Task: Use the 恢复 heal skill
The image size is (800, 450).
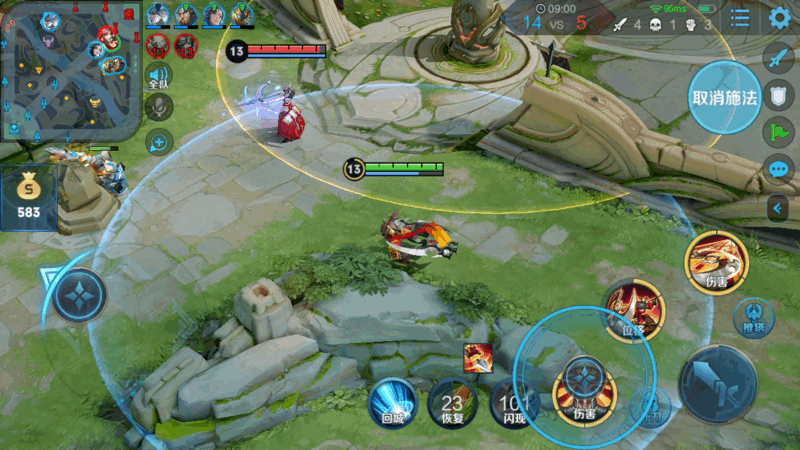Action: click(451, 402)
